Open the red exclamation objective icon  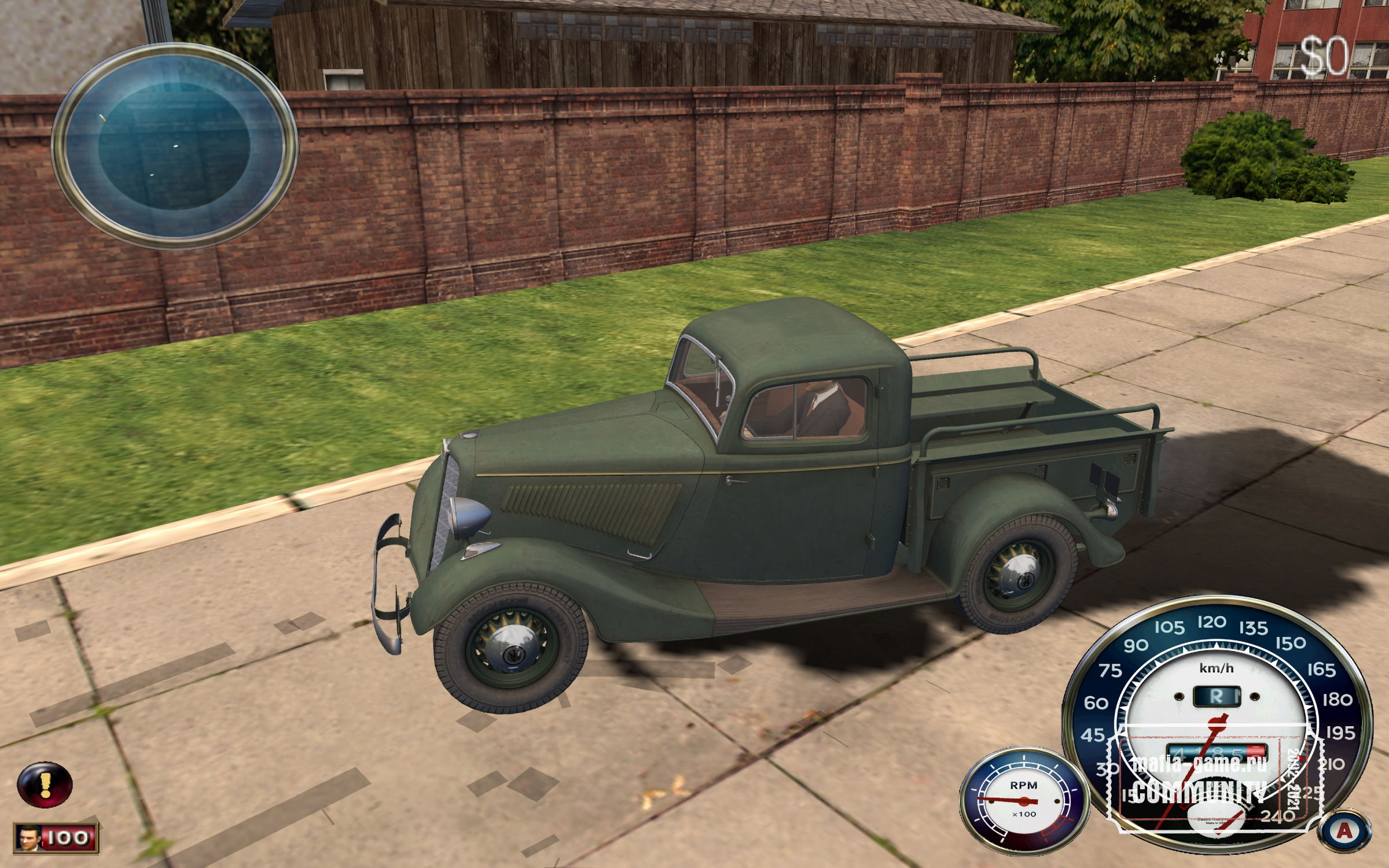point(45,784)
